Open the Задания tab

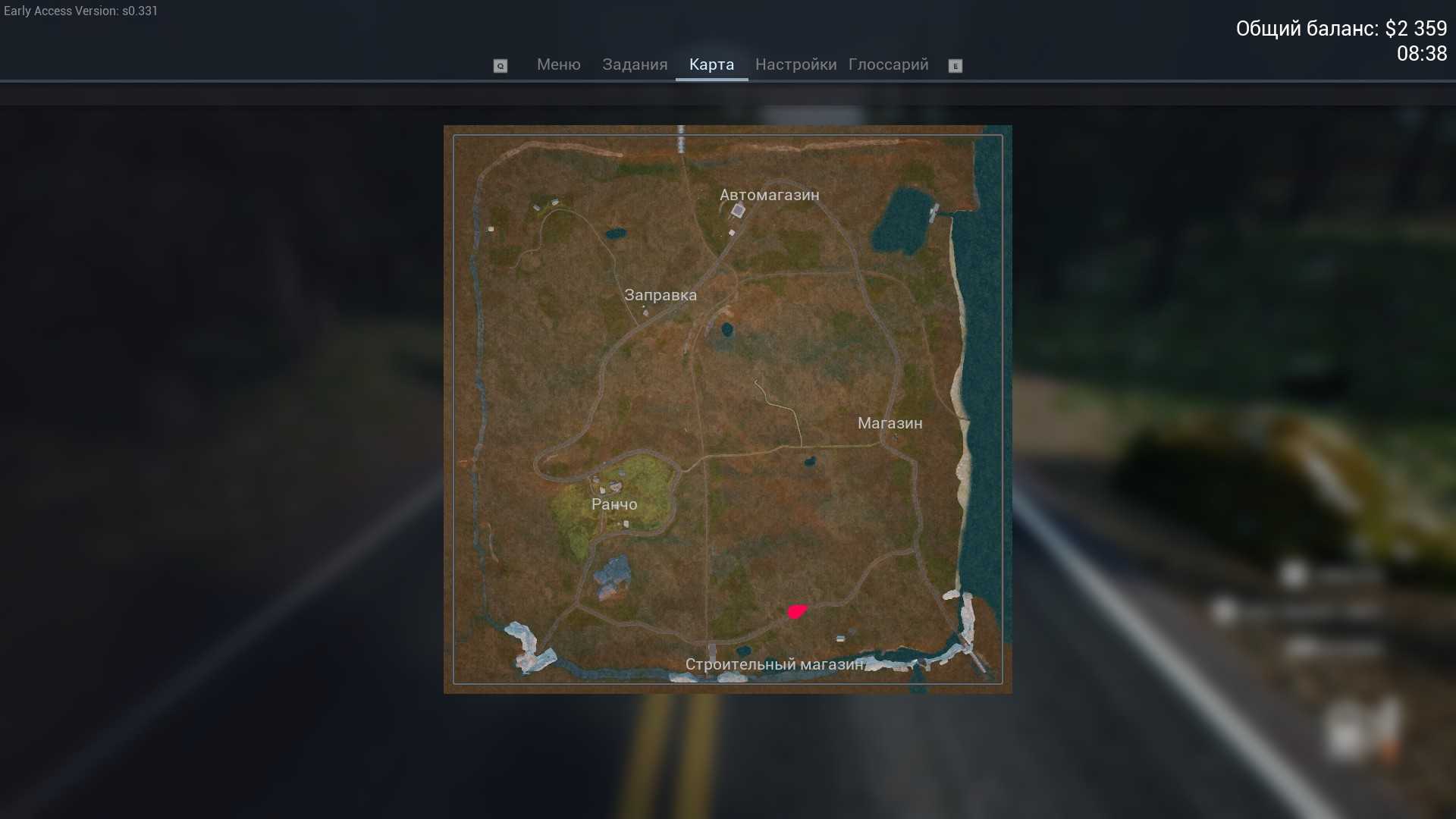635,65
